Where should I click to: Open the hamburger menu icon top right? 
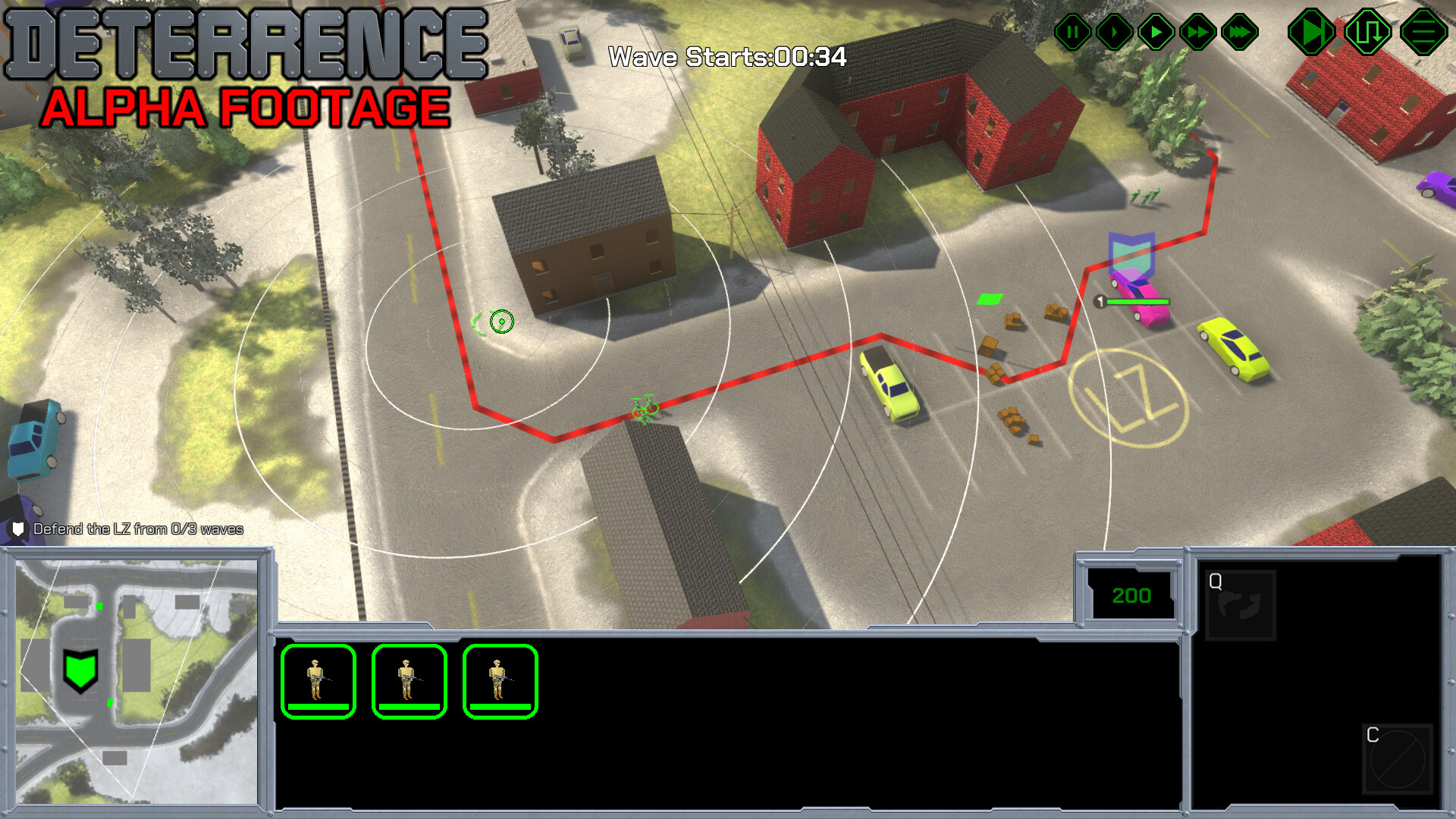pos(1424,32)
